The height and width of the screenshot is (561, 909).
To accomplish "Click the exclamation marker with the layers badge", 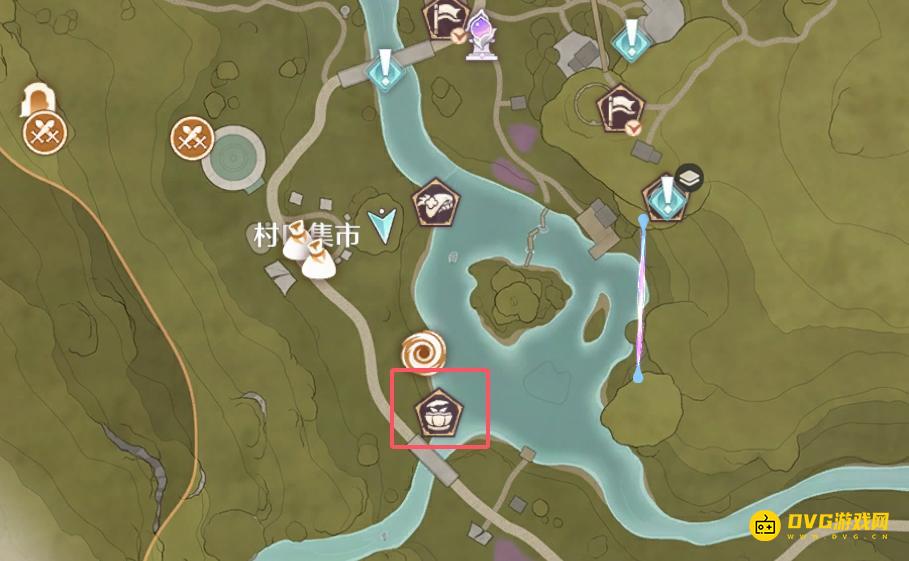I will (x=664, y=197).
